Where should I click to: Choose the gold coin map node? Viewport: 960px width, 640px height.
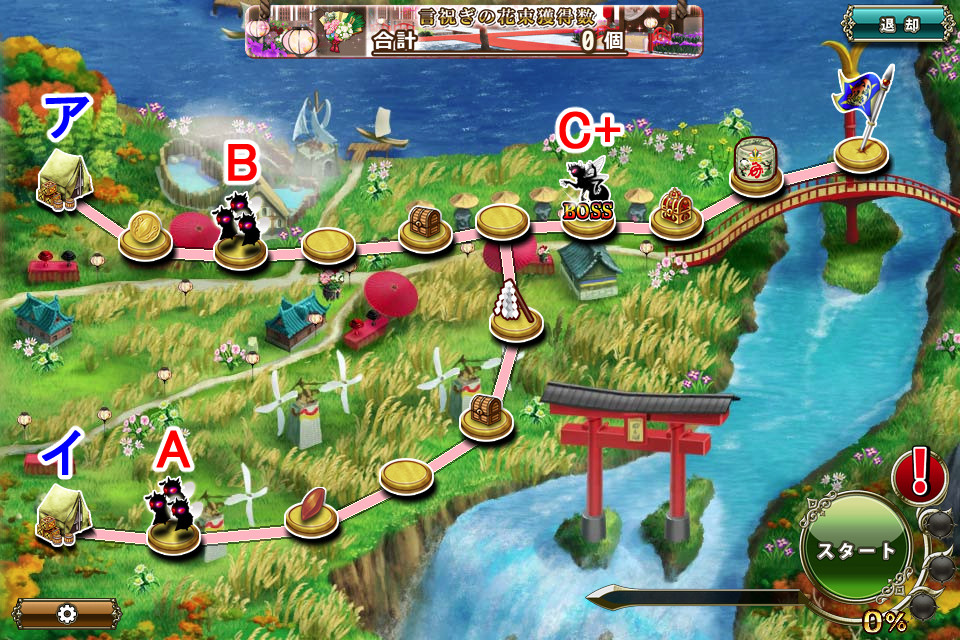pyautogui.click(x=145, y=236)
